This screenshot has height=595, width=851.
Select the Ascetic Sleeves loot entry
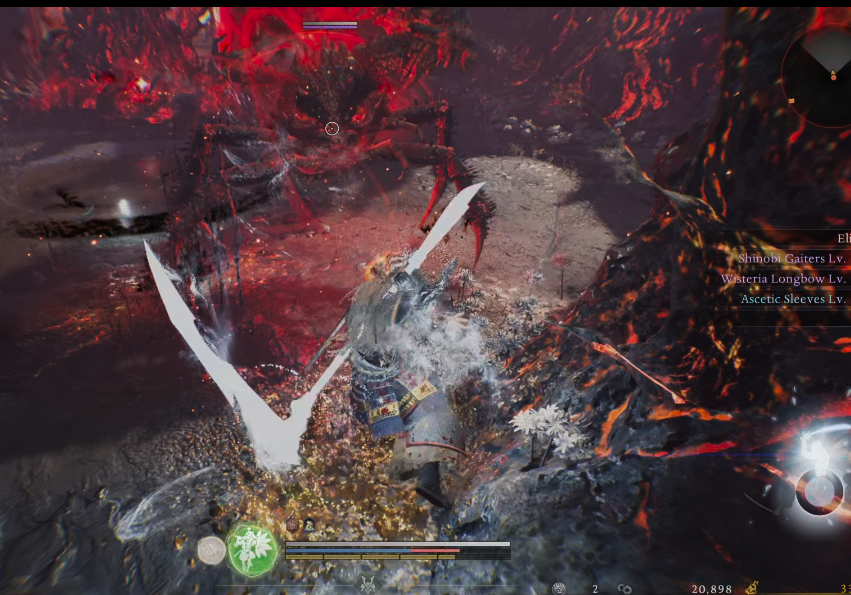[x=794, y=299]
